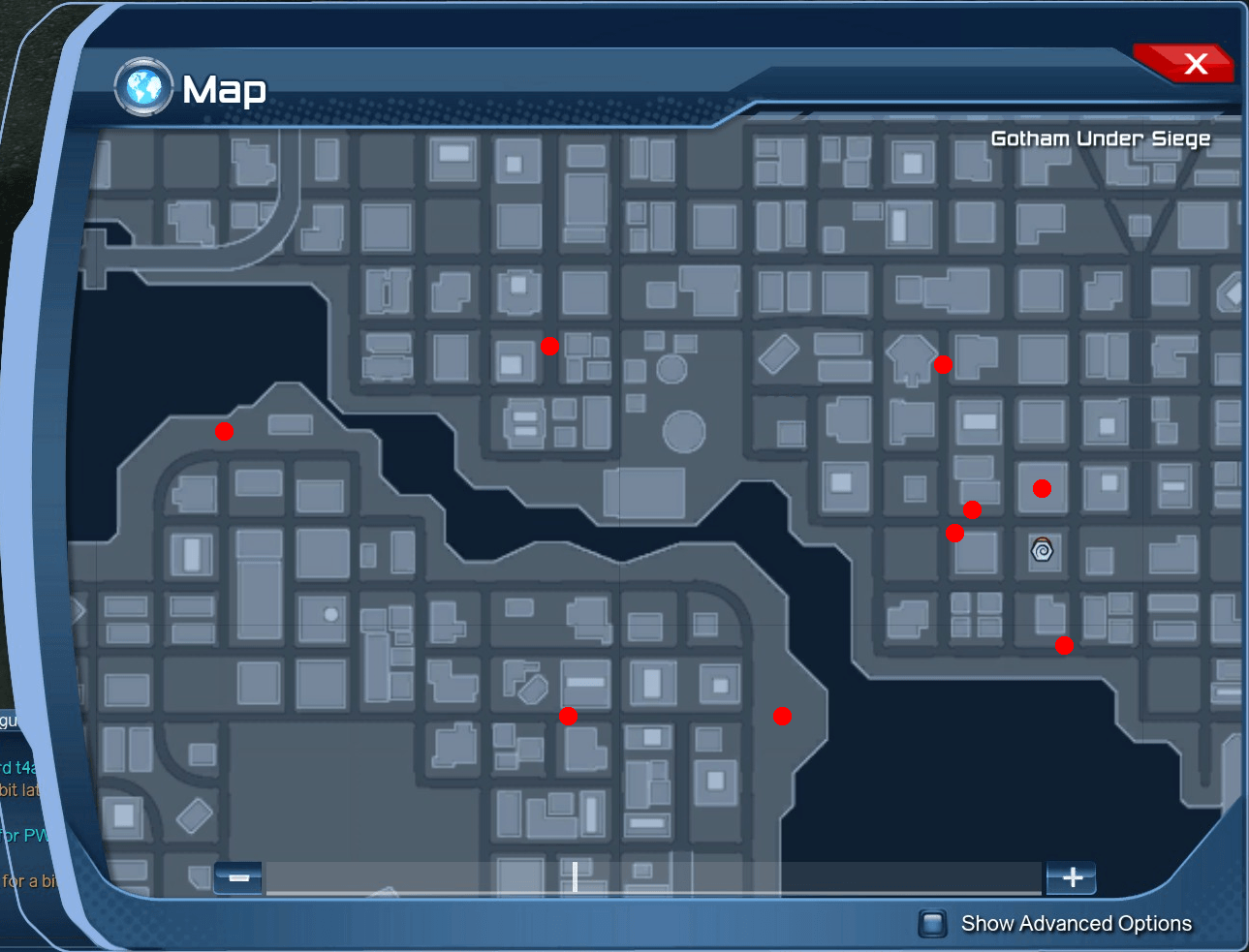
Task: Click the Map header title text
Action: (x=225, y=89)
